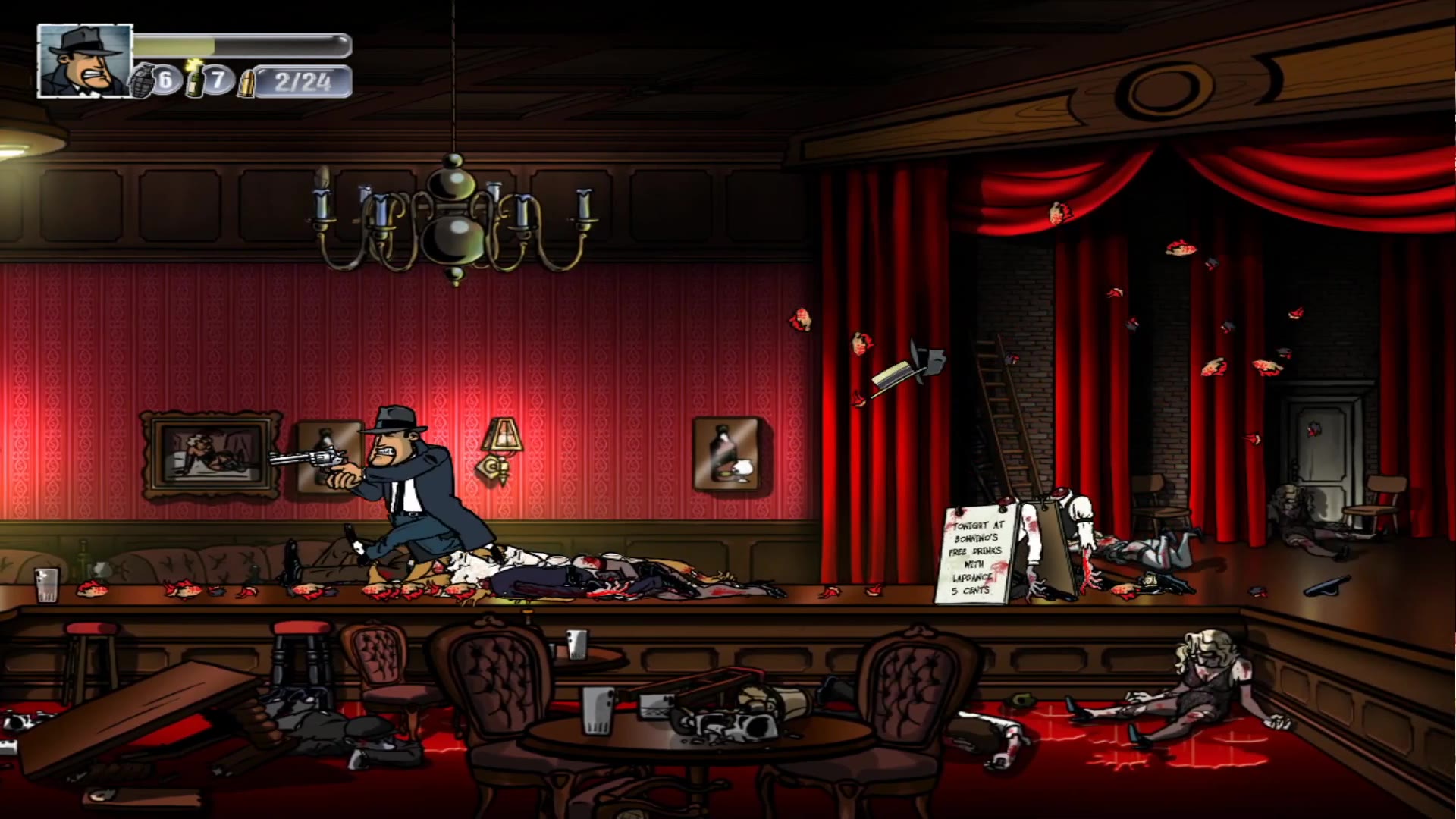Click the gangster character portrait
The height and width of the screenshot is (819, 1456).
(x=84, y=61)
